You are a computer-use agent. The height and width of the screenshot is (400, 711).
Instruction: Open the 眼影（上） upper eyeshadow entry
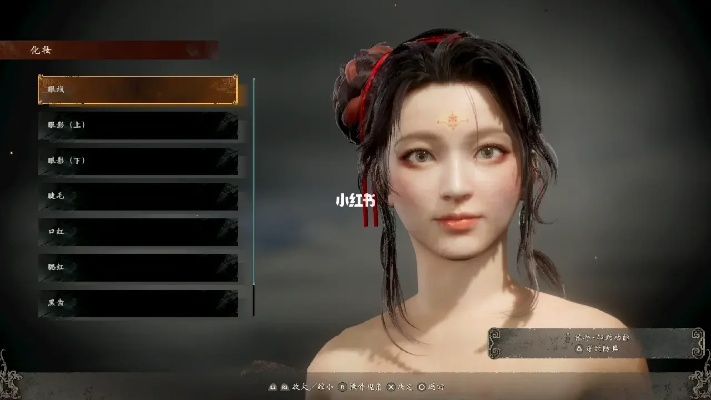pyautogui.click(x=138, y=125)
